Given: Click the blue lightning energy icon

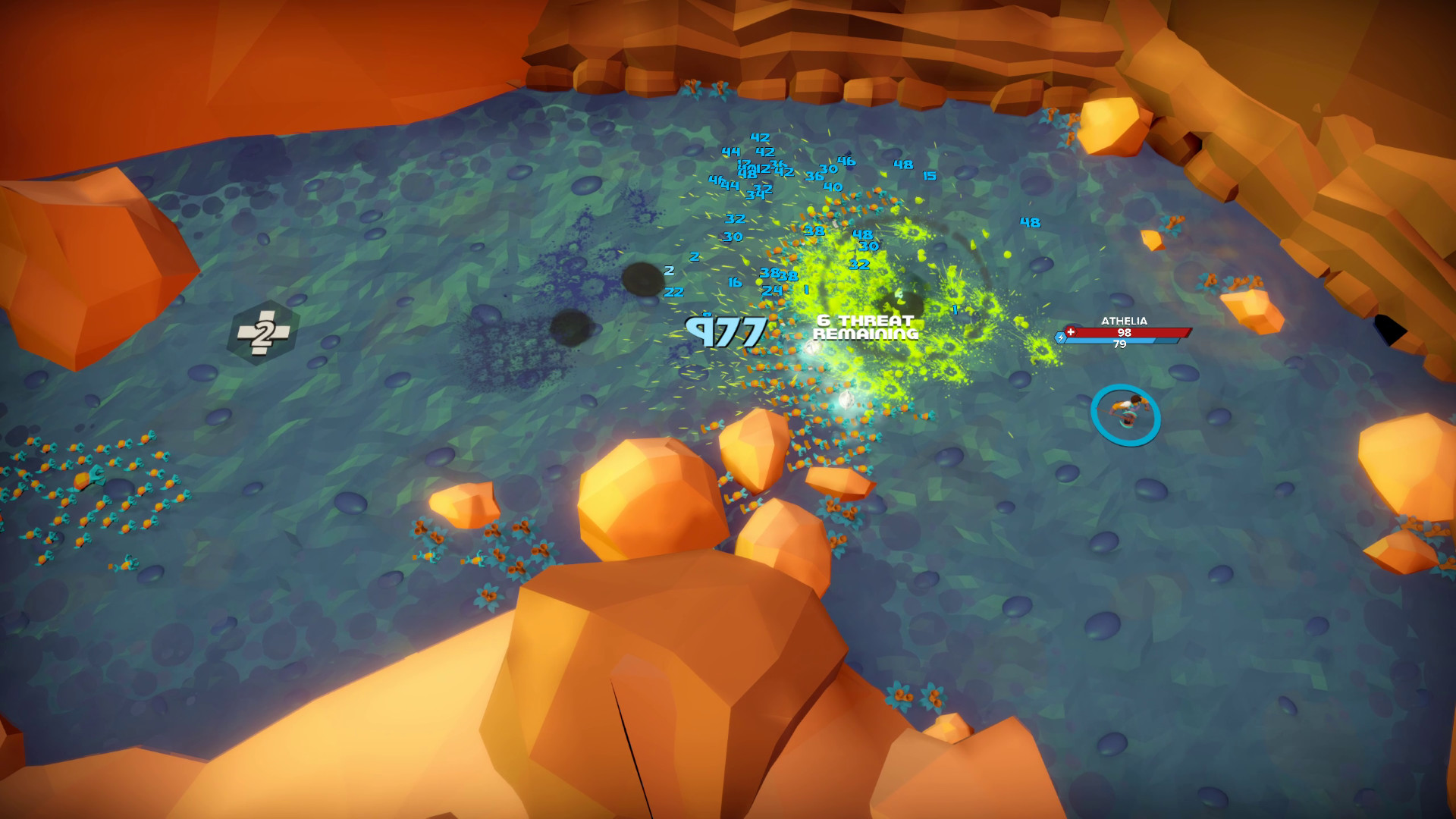Looking at the screenshot, I should click(x=1061, y=338).
